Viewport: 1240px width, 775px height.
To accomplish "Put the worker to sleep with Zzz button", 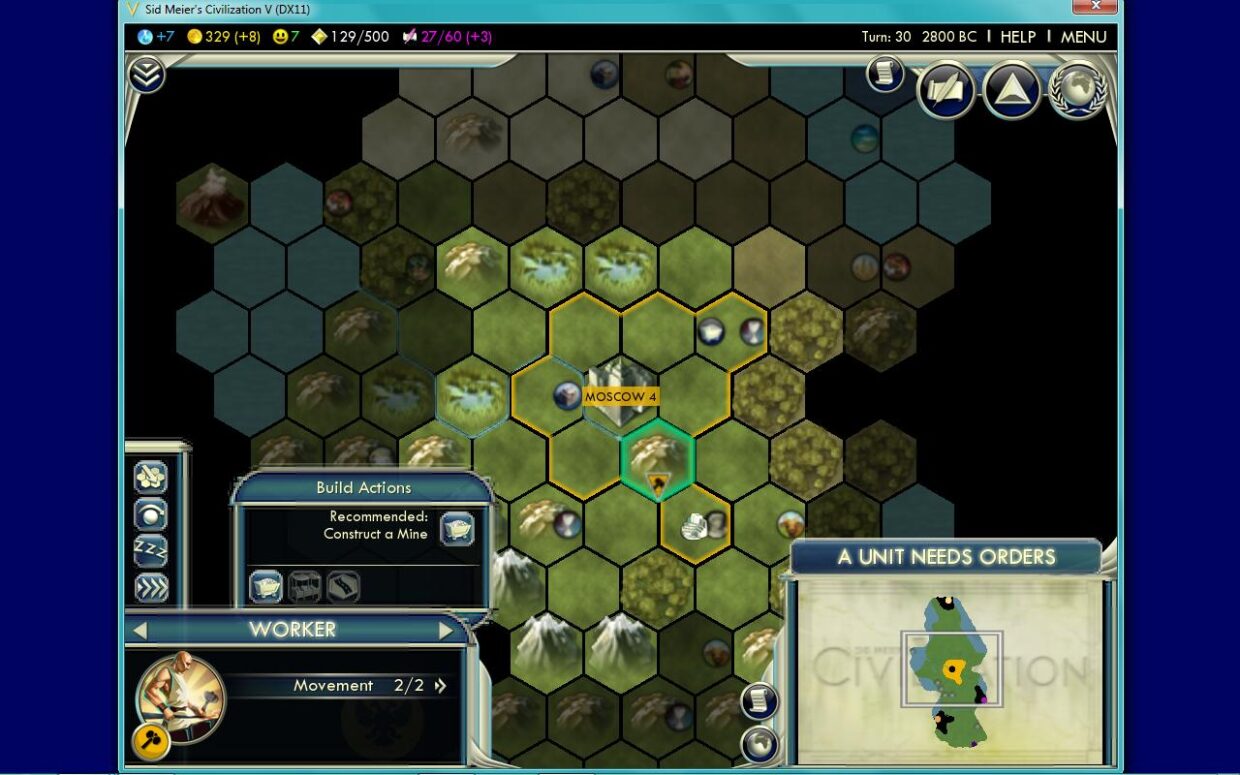I will click(x=151, y=551).
